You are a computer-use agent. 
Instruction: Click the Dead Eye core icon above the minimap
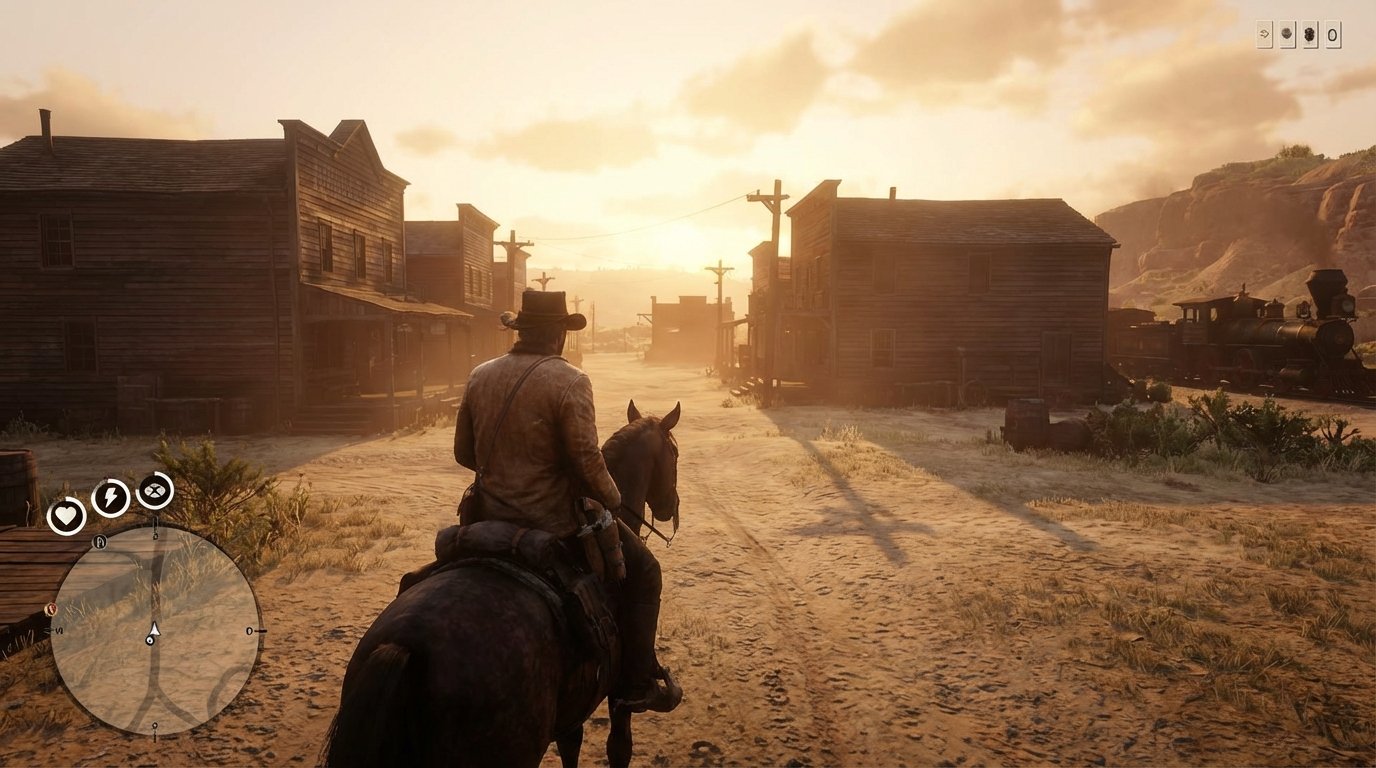[155, 490]
